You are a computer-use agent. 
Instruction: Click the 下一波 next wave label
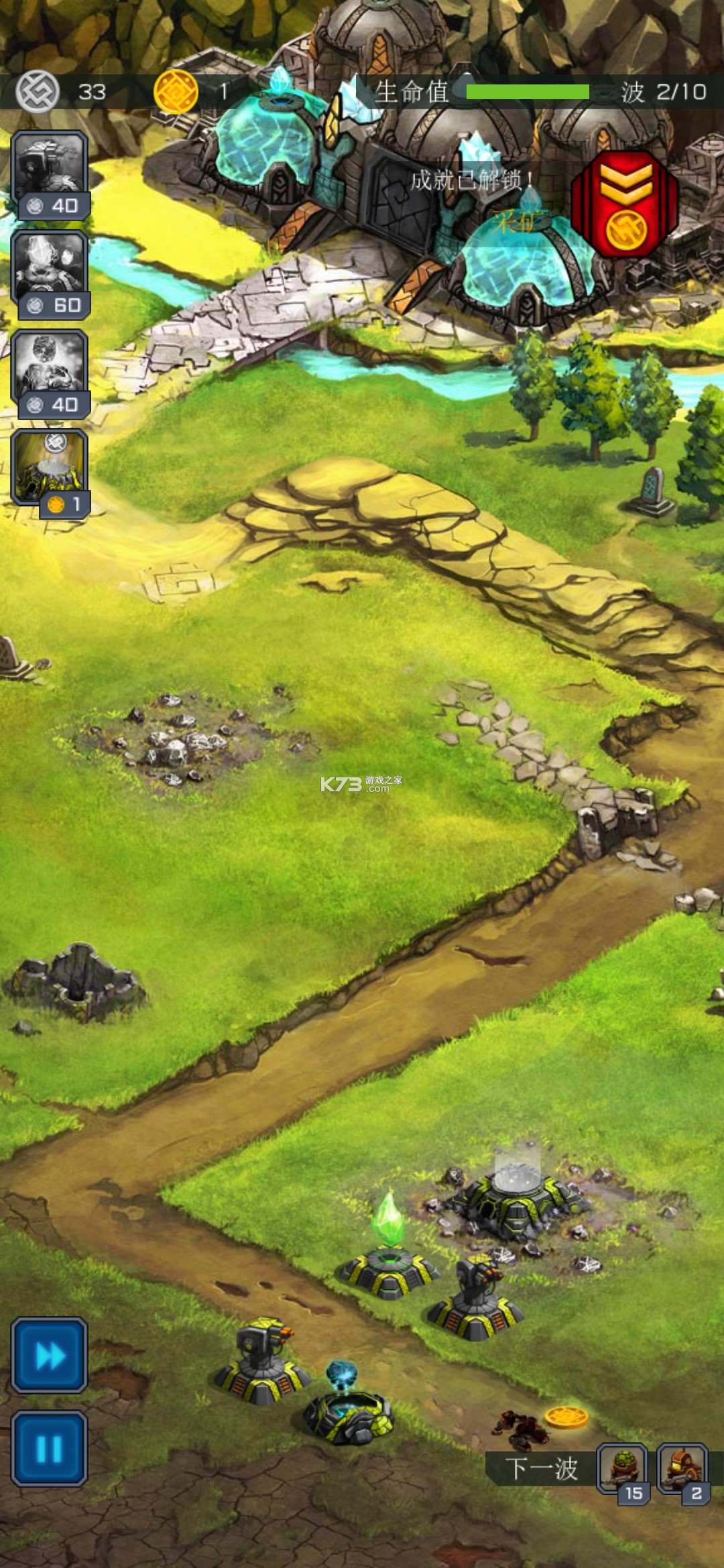click(x=540, y=1469)
